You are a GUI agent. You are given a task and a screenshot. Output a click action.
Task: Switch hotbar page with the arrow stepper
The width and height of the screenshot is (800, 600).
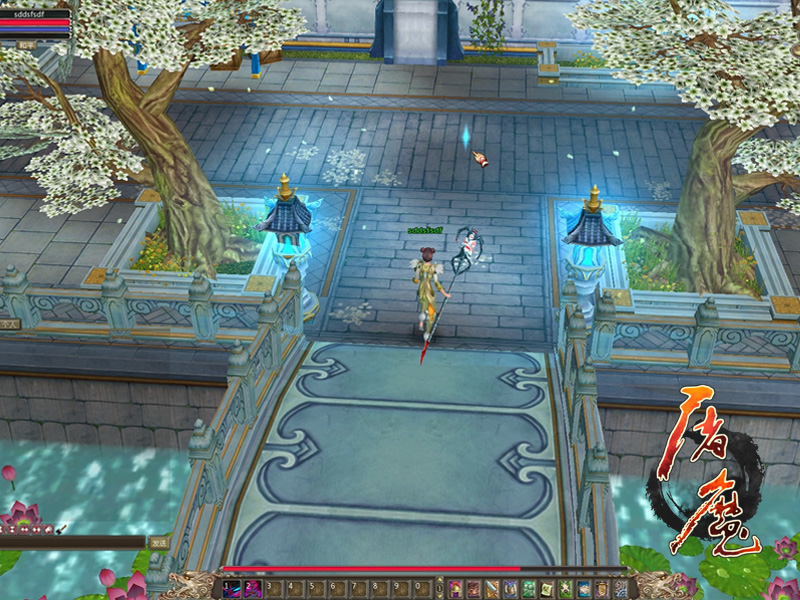tap(440, 588)
